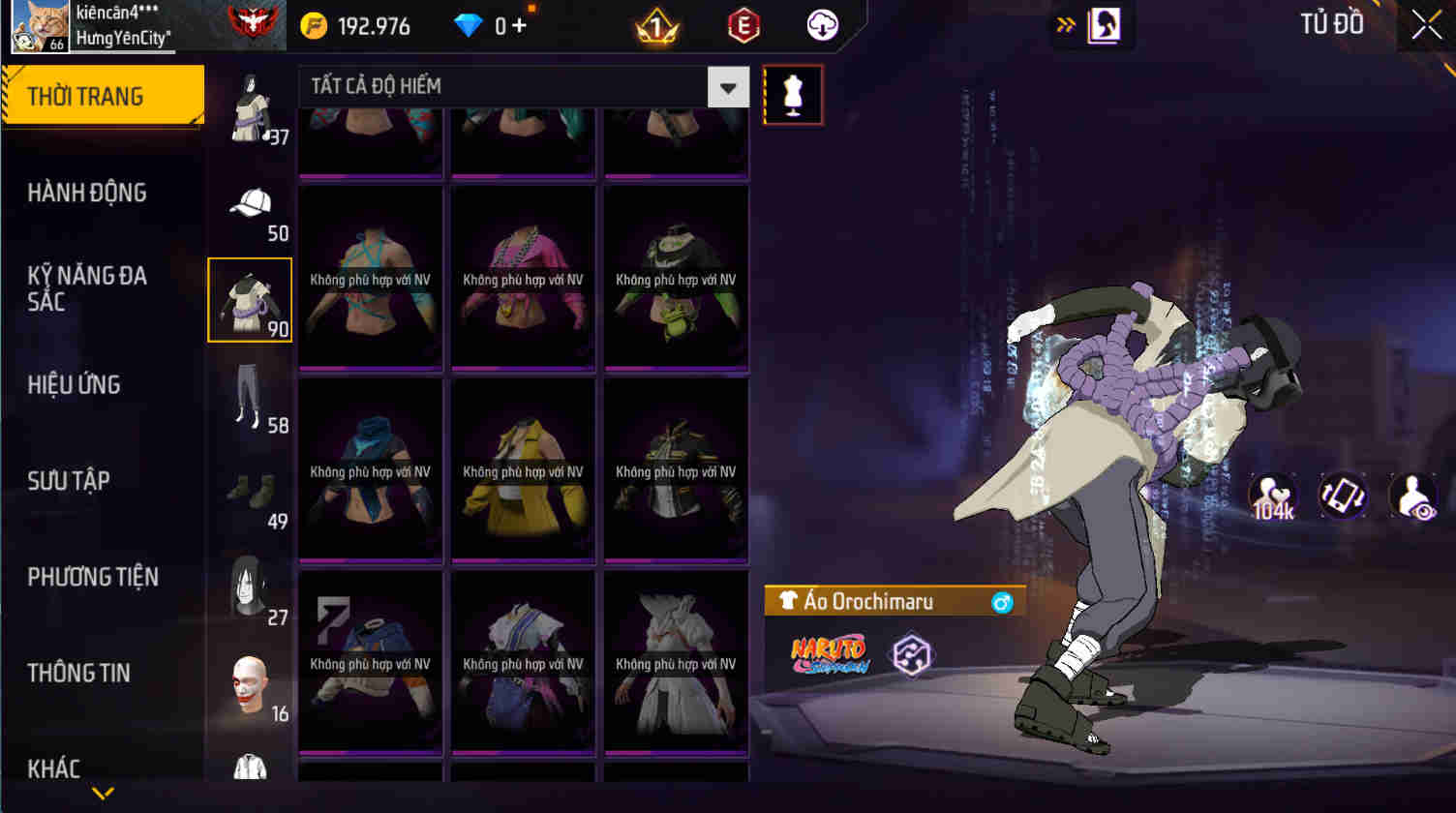Viewport: 1456px width, 813px height.
Task: Click the E badge icon in top bar
Action: (743, 25)
